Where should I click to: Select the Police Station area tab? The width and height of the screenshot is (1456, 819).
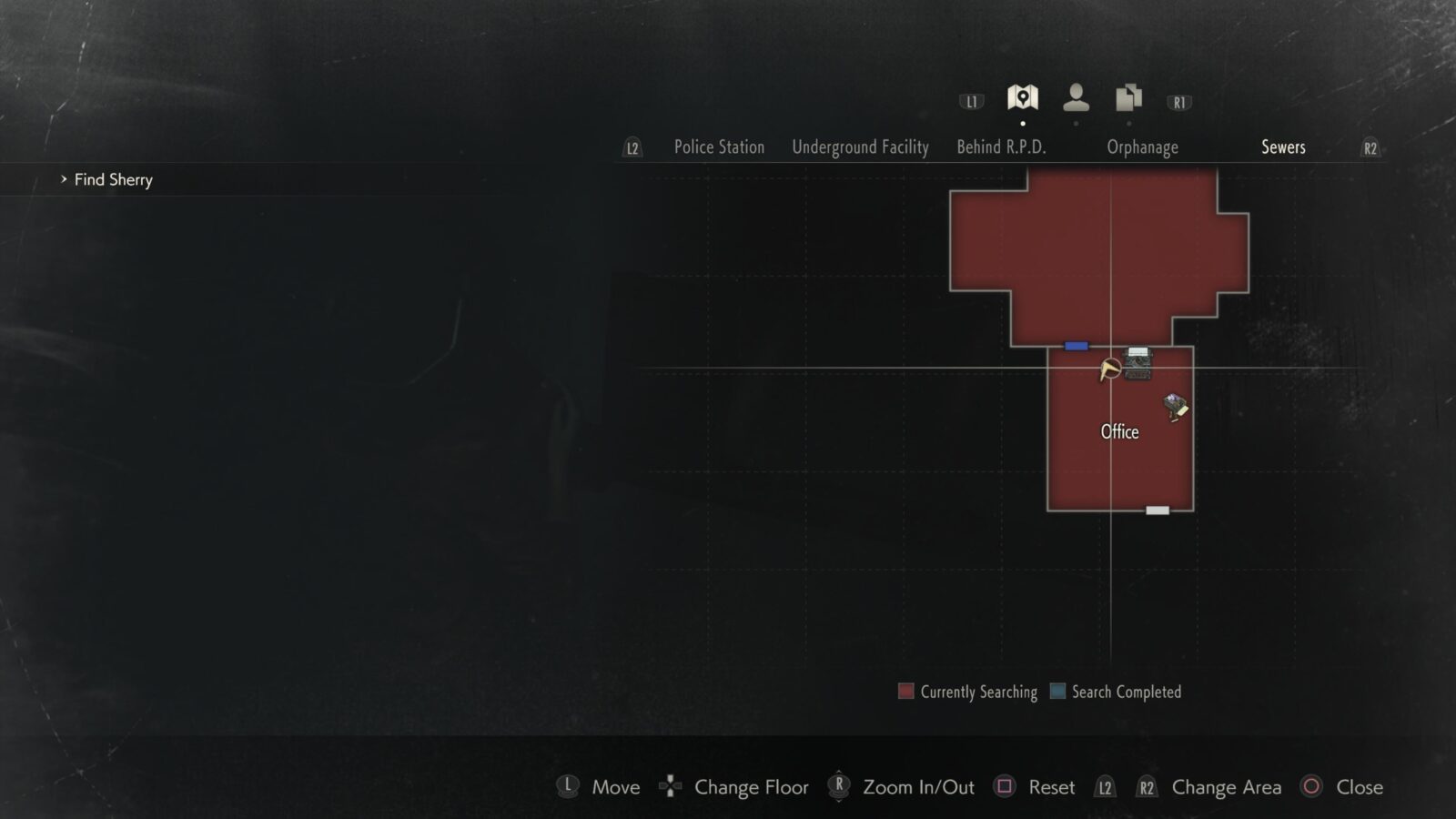[718, 147]
